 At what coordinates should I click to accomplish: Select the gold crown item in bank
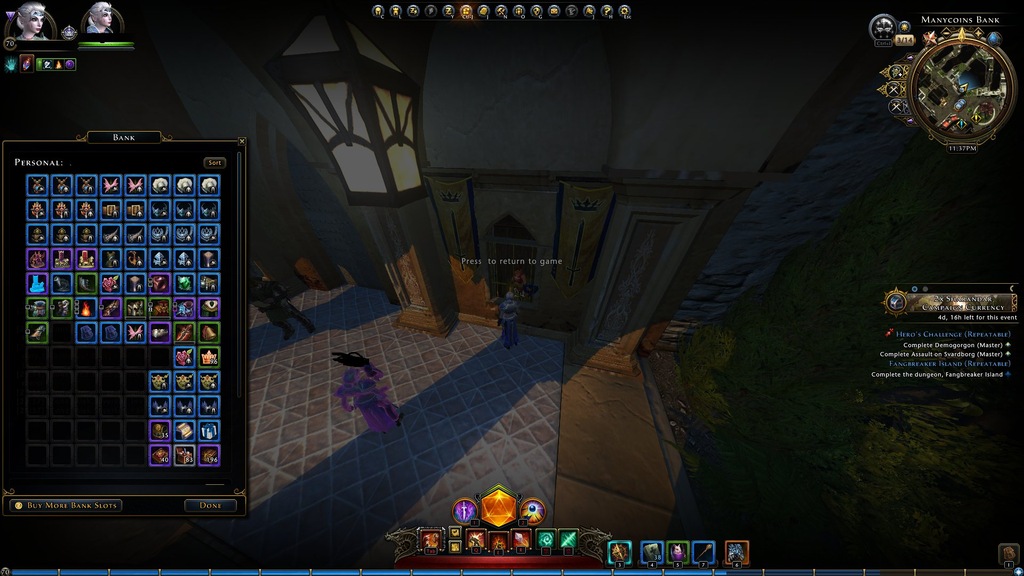point(209,357)
